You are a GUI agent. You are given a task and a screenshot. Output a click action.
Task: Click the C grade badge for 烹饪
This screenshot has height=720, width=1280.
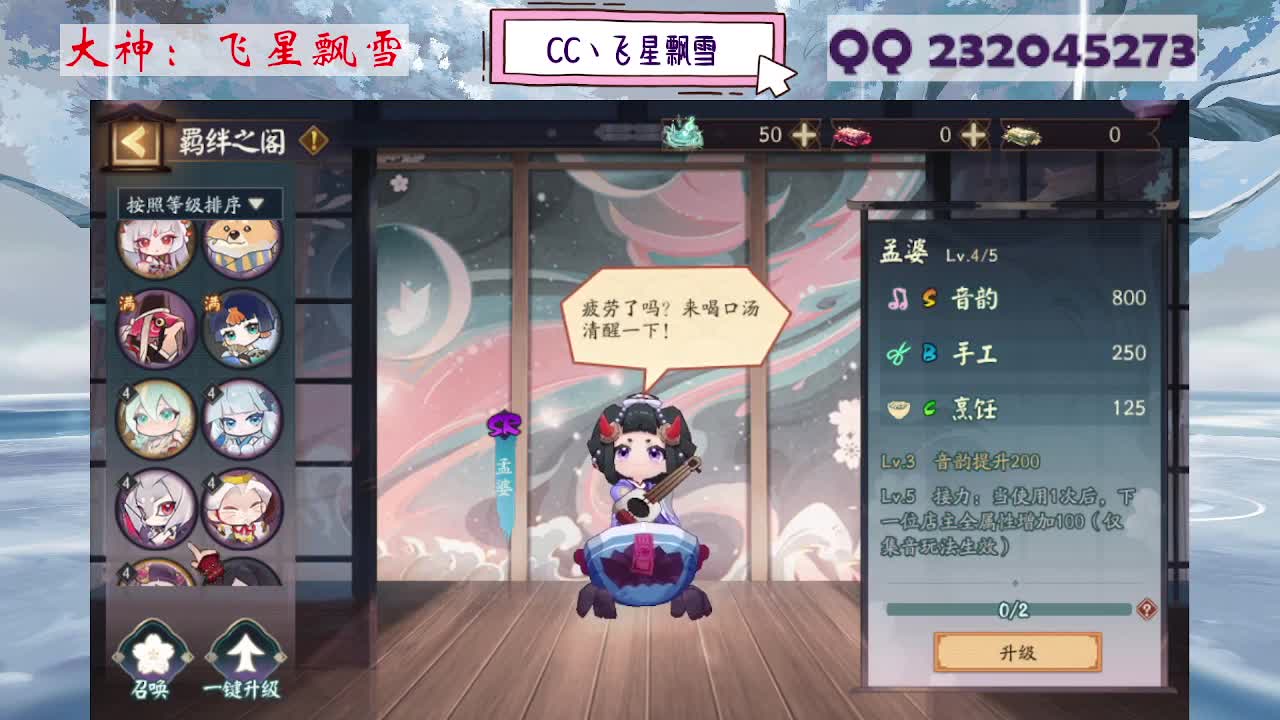pos(929,409)
